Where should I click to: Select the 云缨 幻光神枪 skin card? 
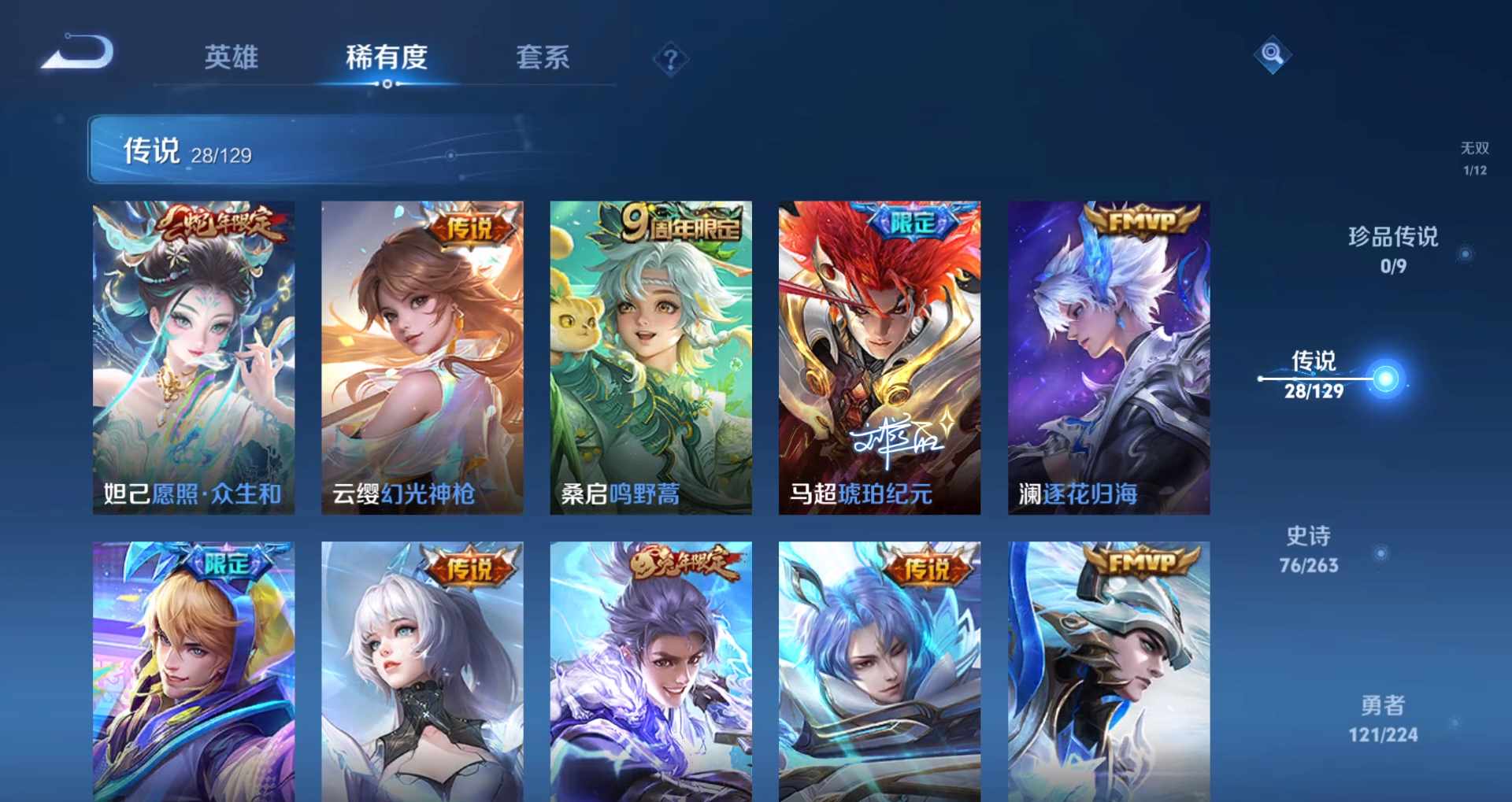[422, 357]
